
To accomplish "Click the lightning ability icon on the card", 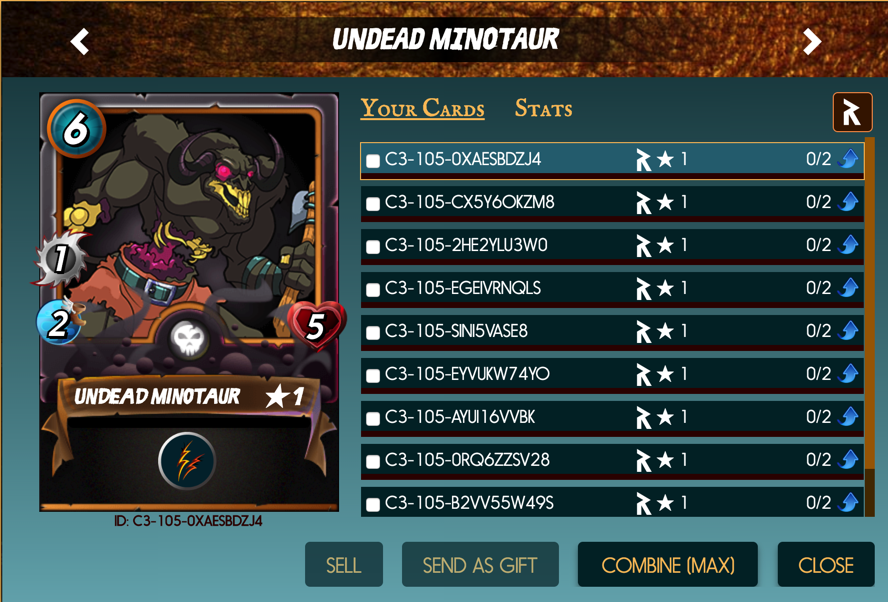I will [x=188, y=461].
